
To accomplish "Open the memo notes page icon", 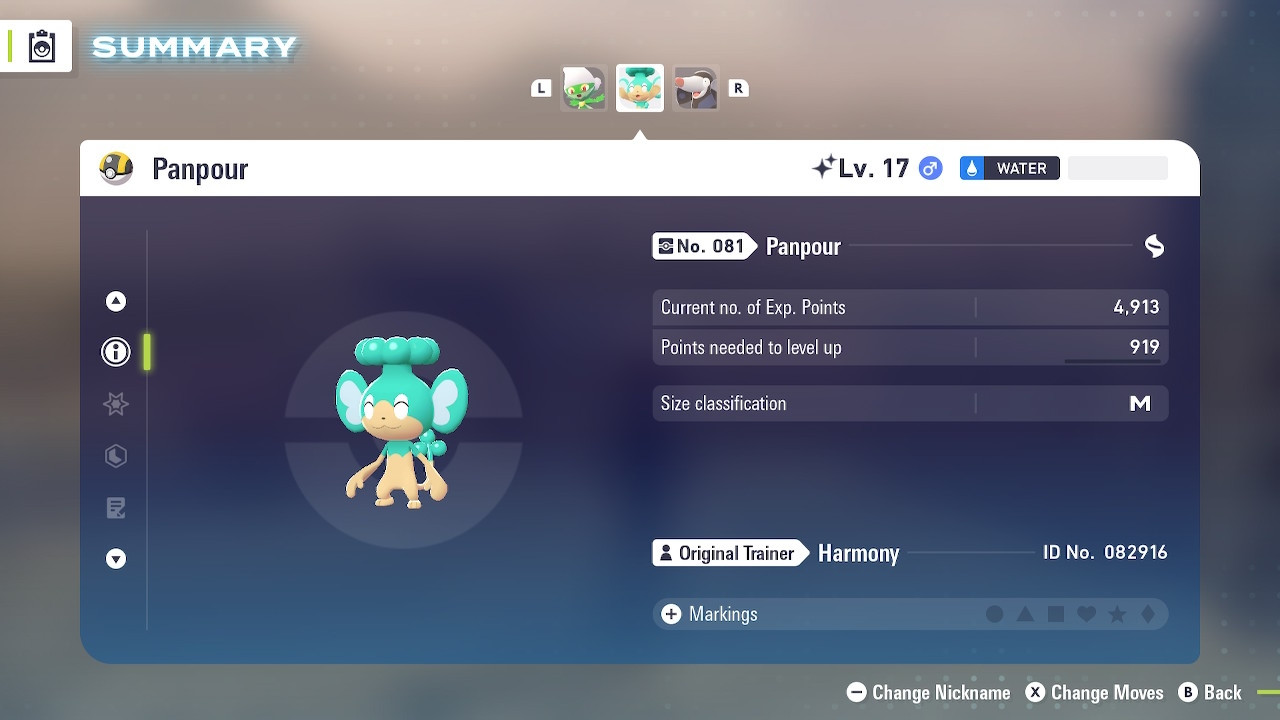I will click(x=116, y=508).
